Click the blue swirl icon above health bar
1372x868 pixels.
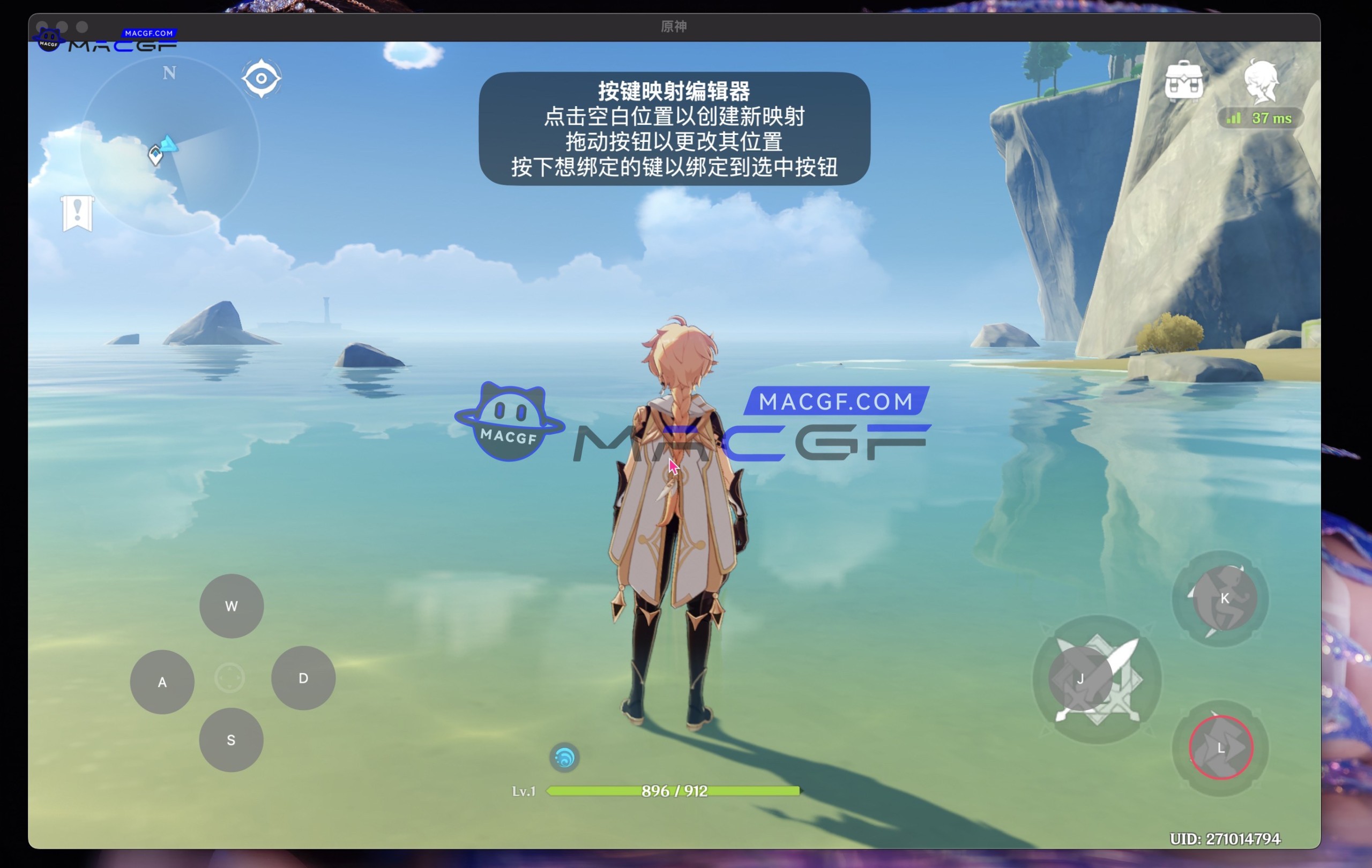pos(564,758)
